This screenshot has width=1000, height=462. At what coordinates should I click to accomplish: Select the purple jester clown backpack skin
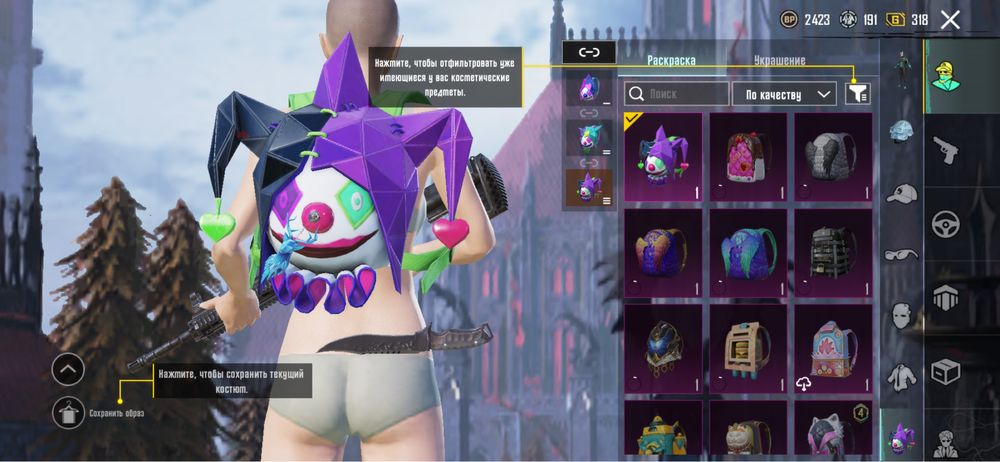663,155
